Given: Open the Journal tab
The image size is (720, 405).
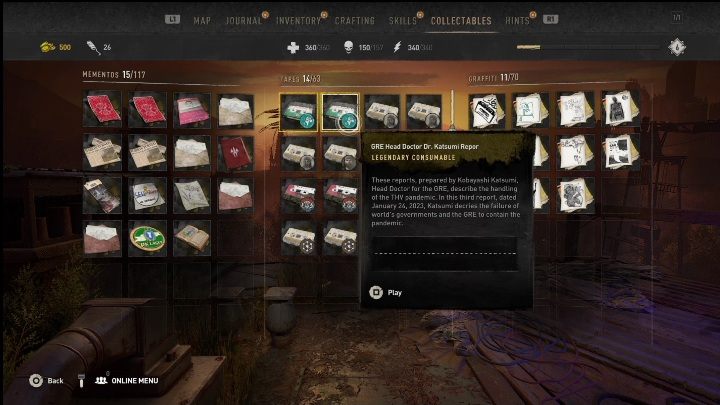Looking at the screenshot, I should click(x=244, y=20).
